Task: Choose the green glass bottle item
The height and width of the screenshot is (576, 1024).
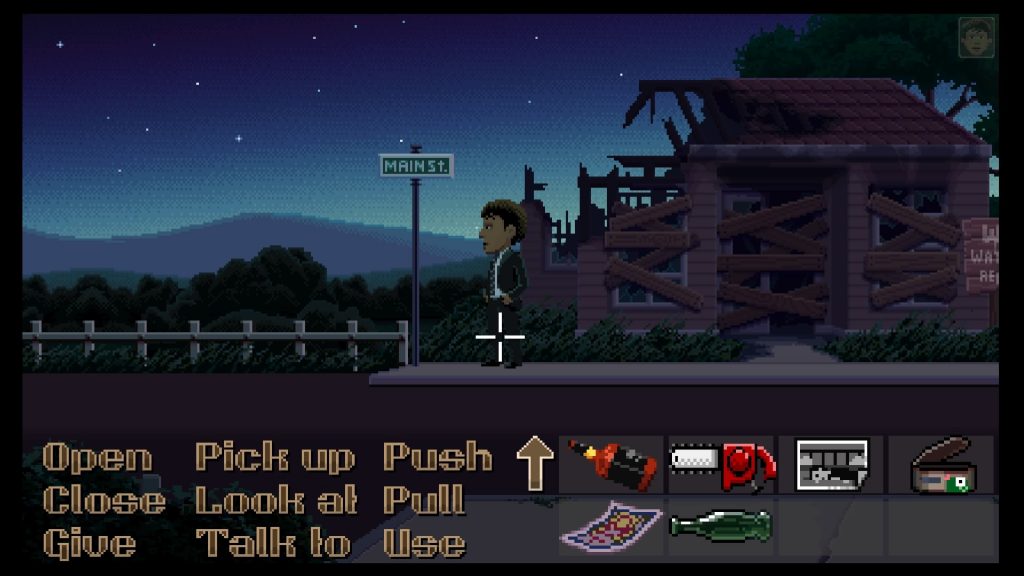Action: (721, 524)
